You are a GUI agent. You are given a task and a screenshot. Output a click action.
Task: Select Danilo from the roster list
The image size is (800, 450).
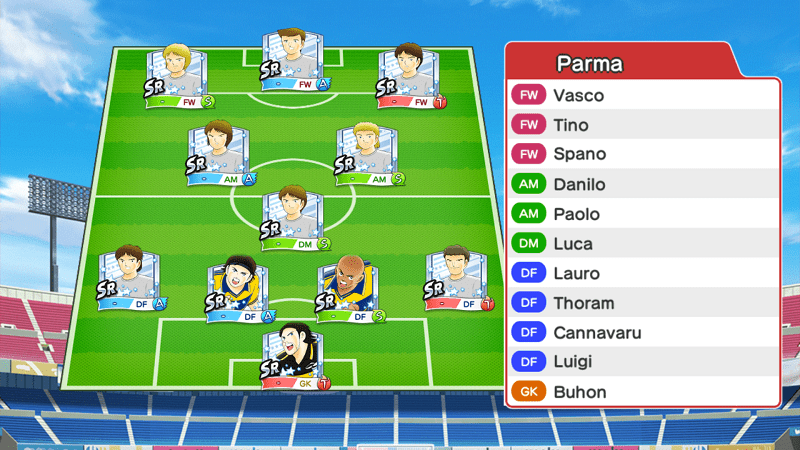[x=642, y=184]
